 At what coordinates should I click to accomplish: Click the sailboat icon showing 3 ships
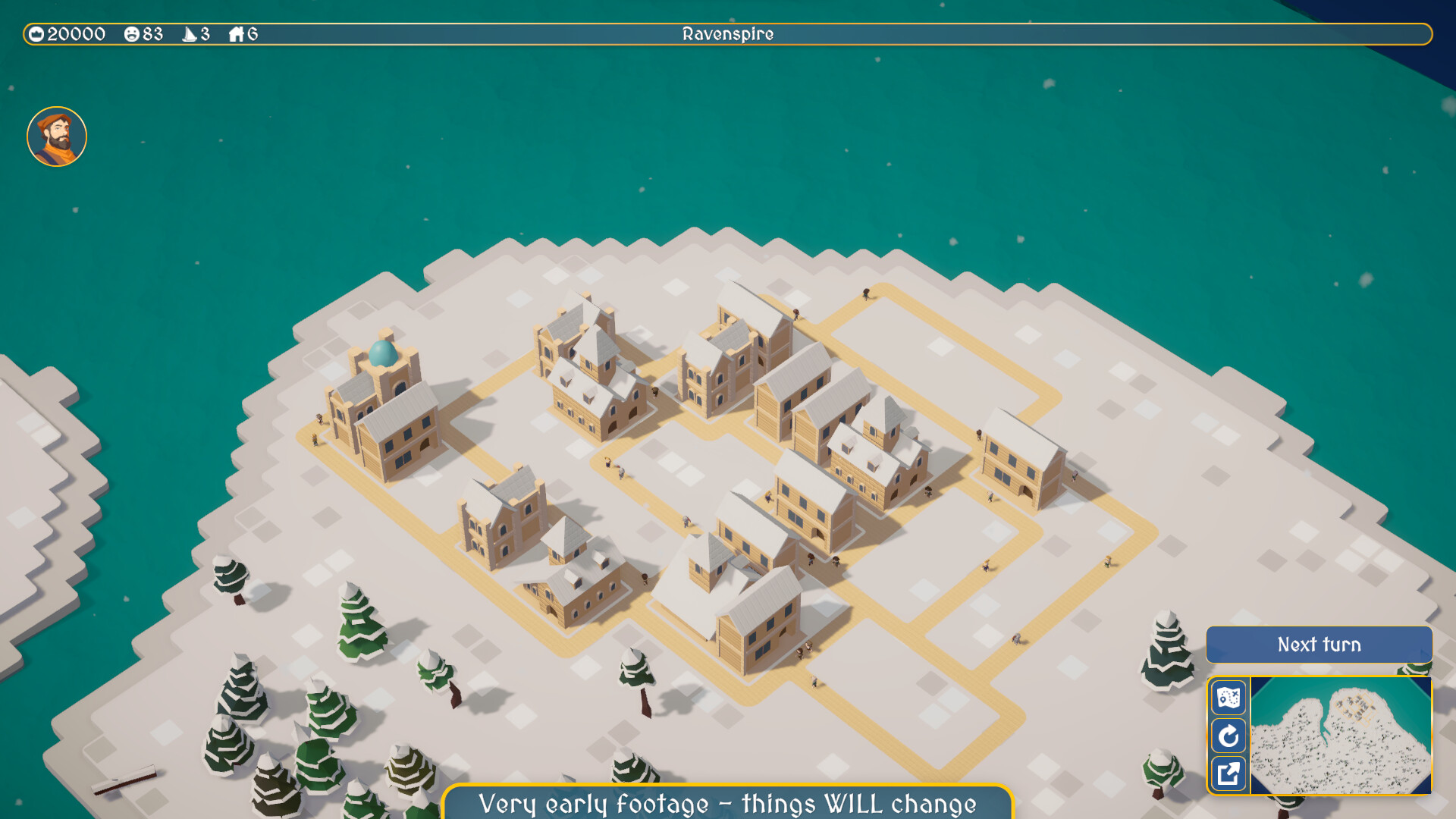coord(188,33)
